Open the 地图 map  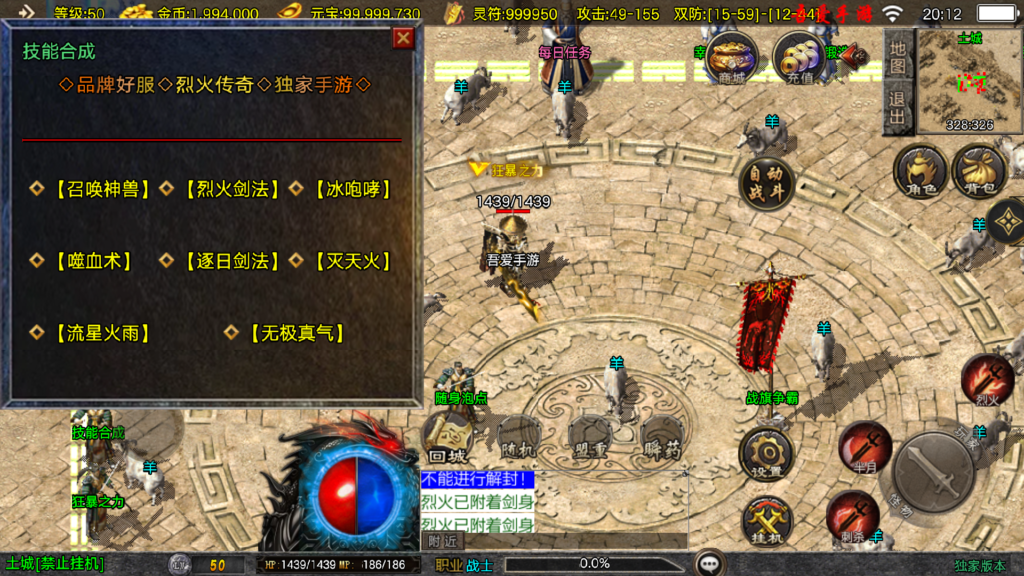click(898, 56)
